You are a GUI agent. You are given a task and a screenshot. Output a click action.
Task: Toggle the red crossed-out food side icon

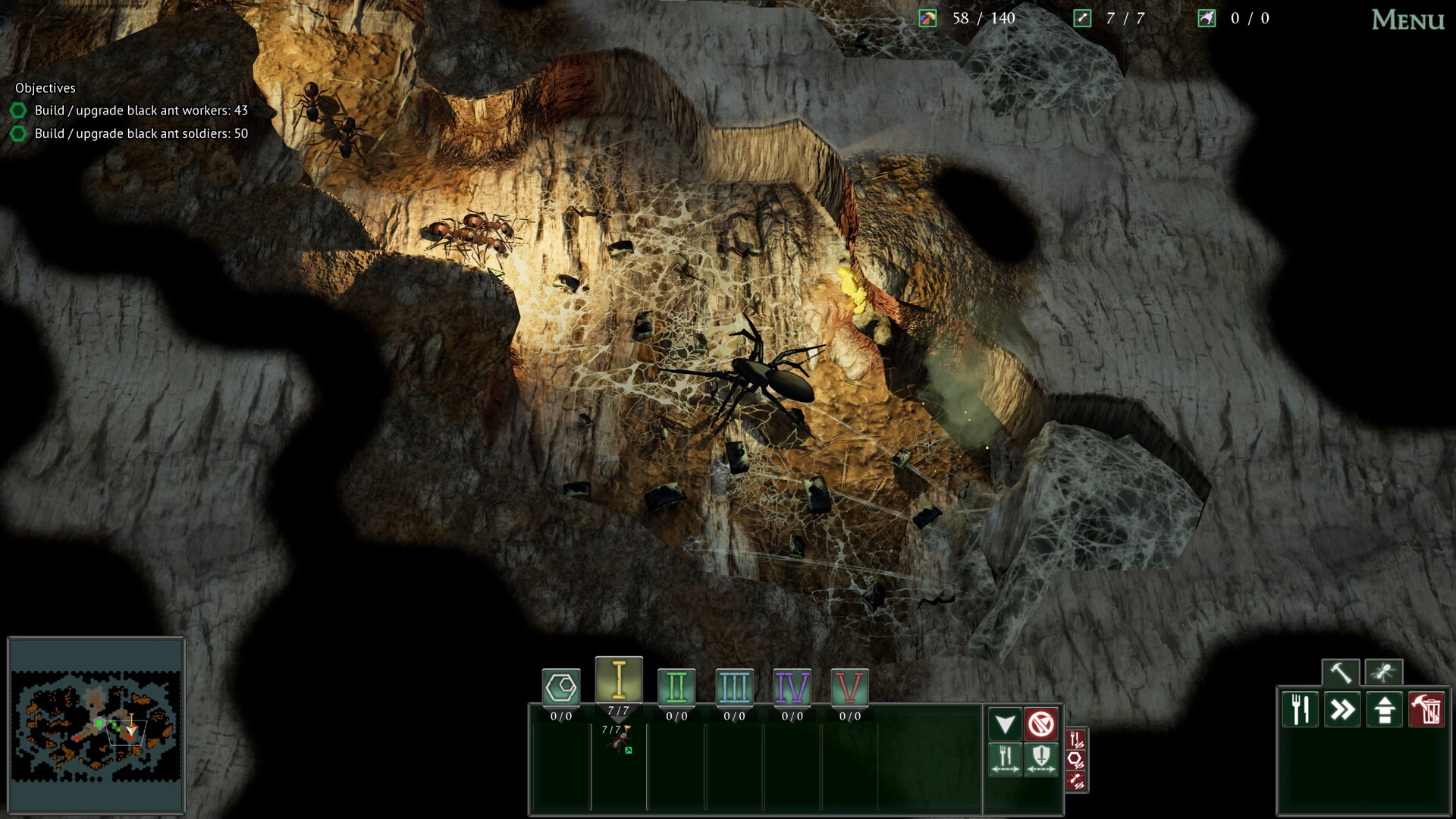point(1076,738)
